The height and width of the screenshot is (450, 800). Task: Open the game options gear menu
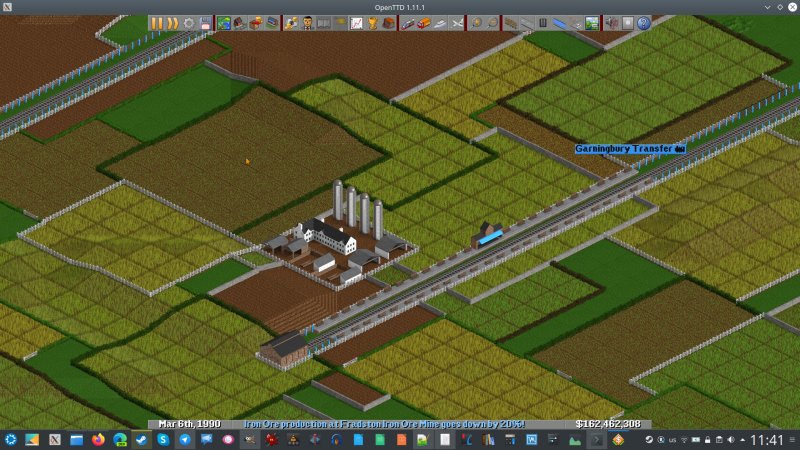point(189,22)
